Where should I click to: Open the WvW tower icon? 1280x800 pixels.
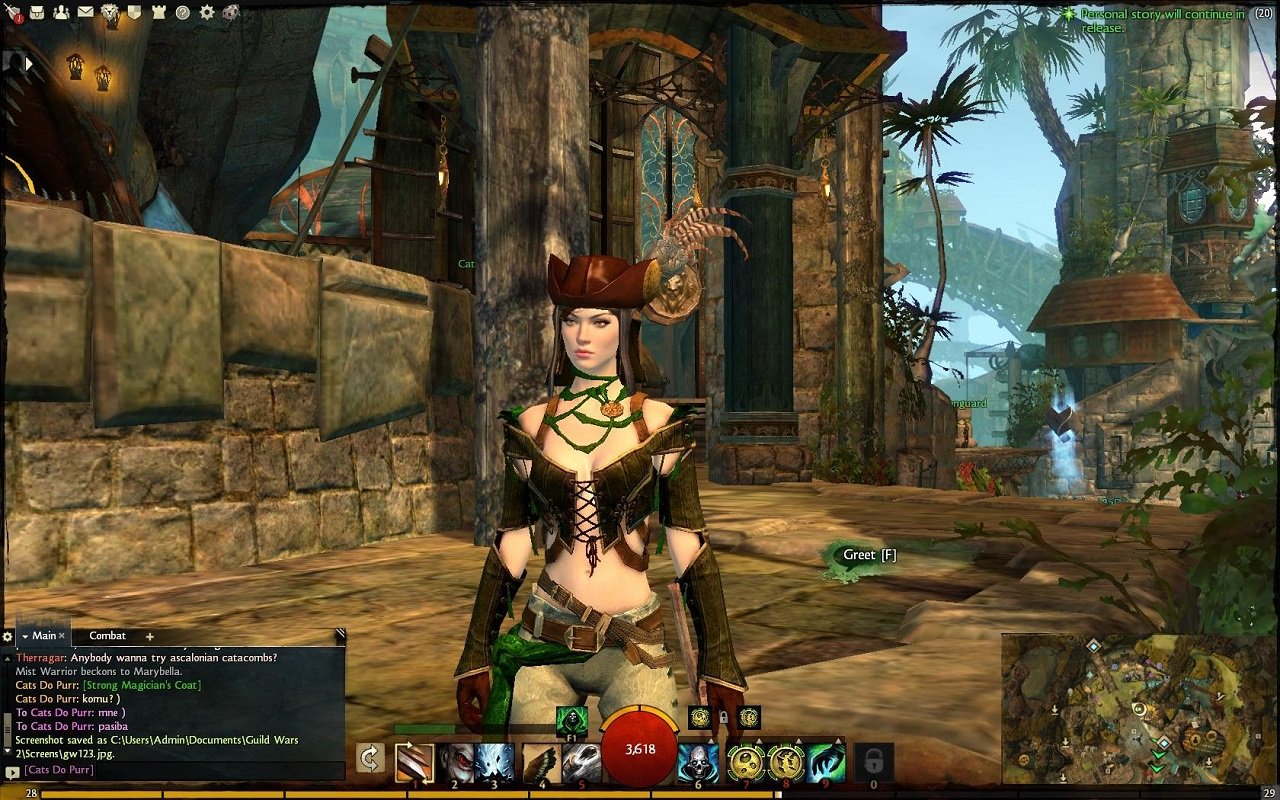tap(158, 12)
